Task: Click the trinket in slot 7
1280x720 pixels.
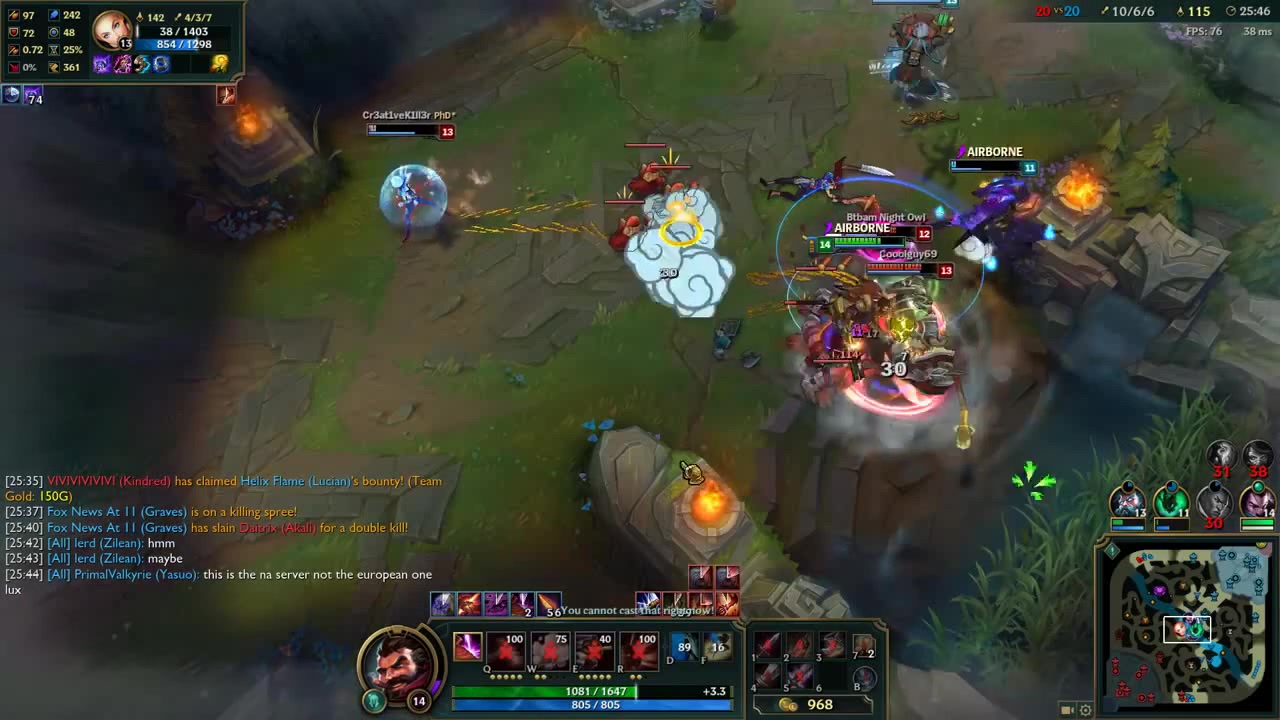Action: click(866, 648)
